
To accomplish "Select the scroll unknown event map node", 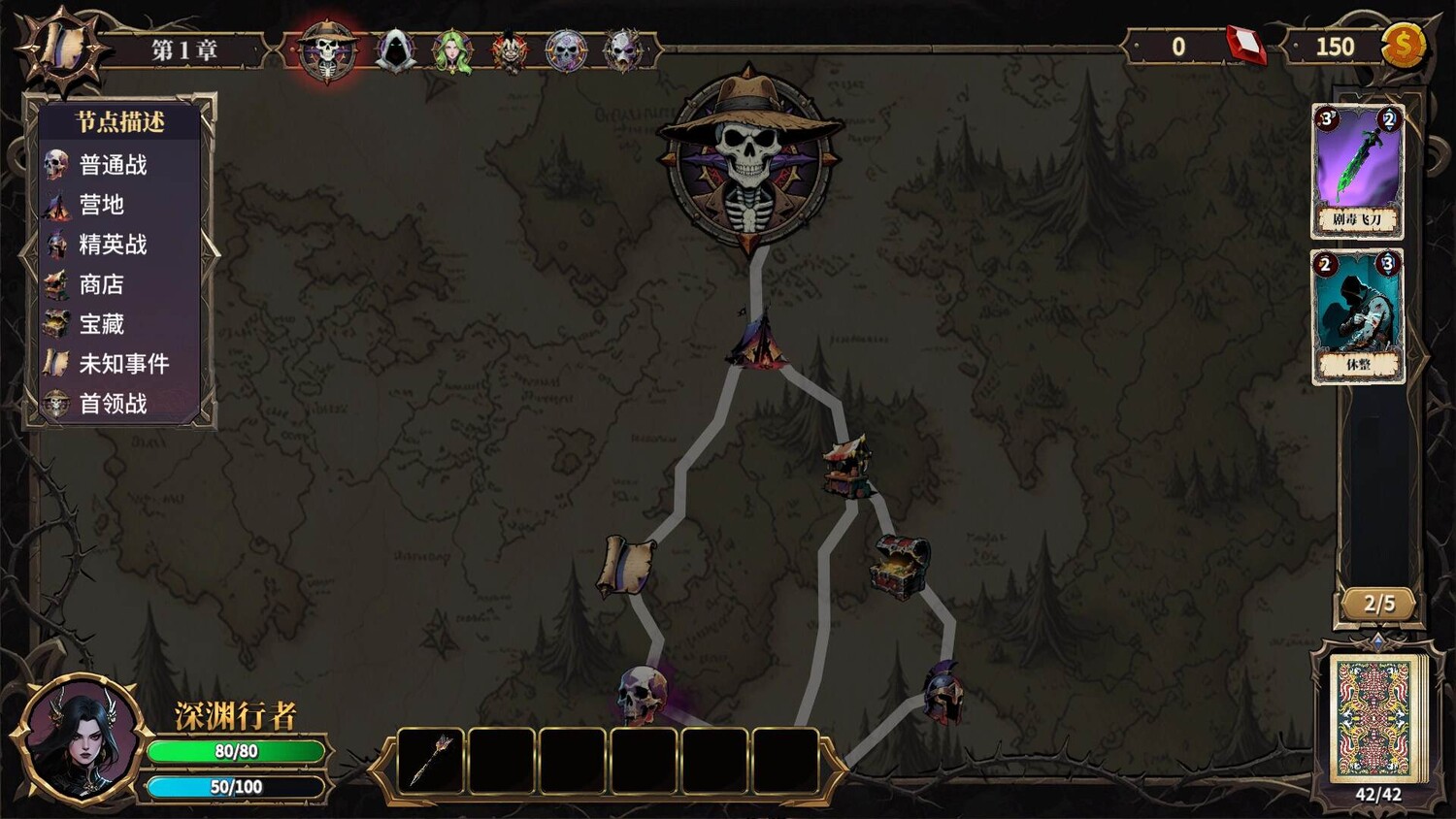I will coord(624,566).
